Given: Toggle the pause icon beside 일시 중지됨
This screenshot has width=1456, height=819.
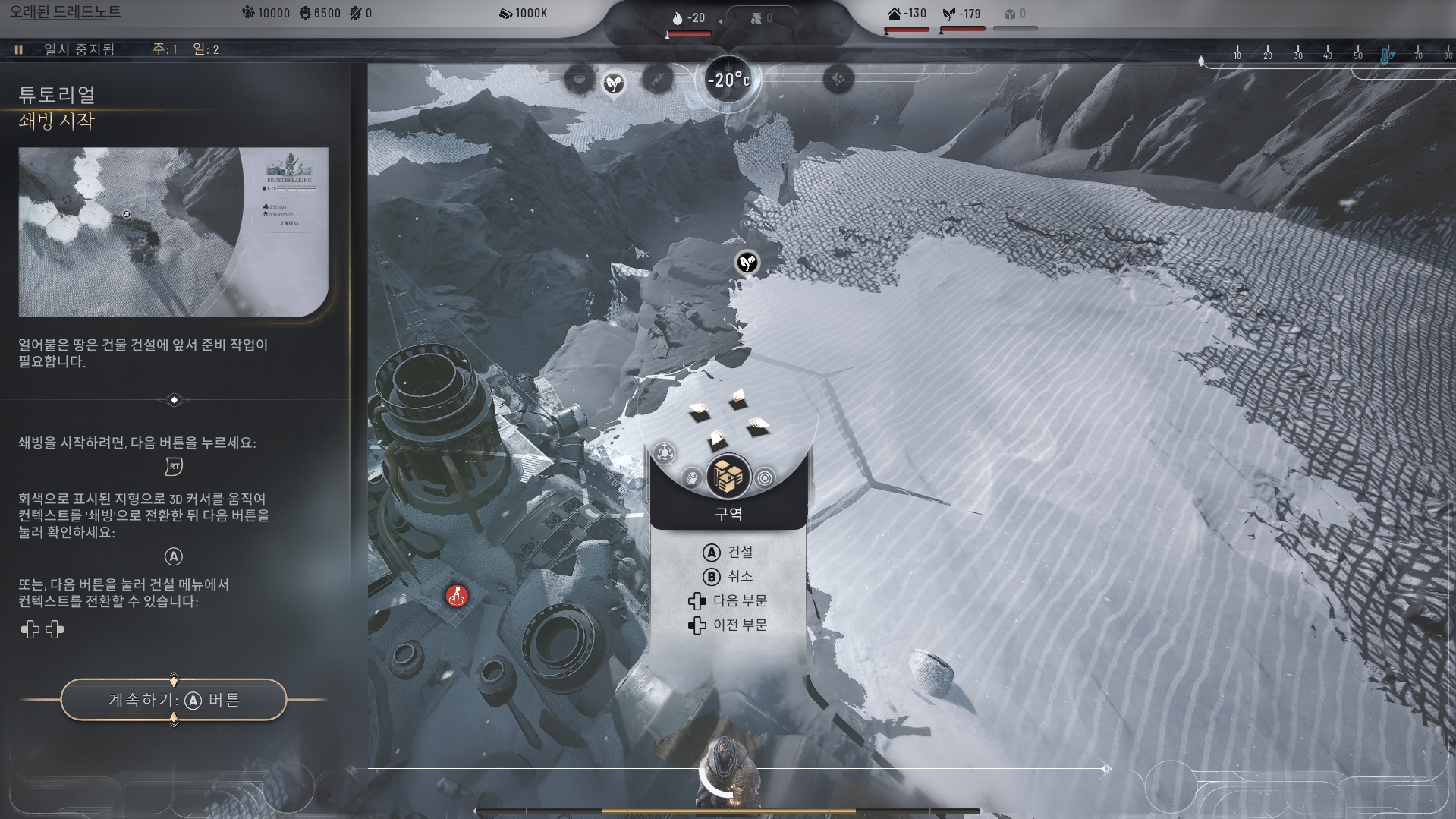Looking at the screenshot, I should 19,49.
